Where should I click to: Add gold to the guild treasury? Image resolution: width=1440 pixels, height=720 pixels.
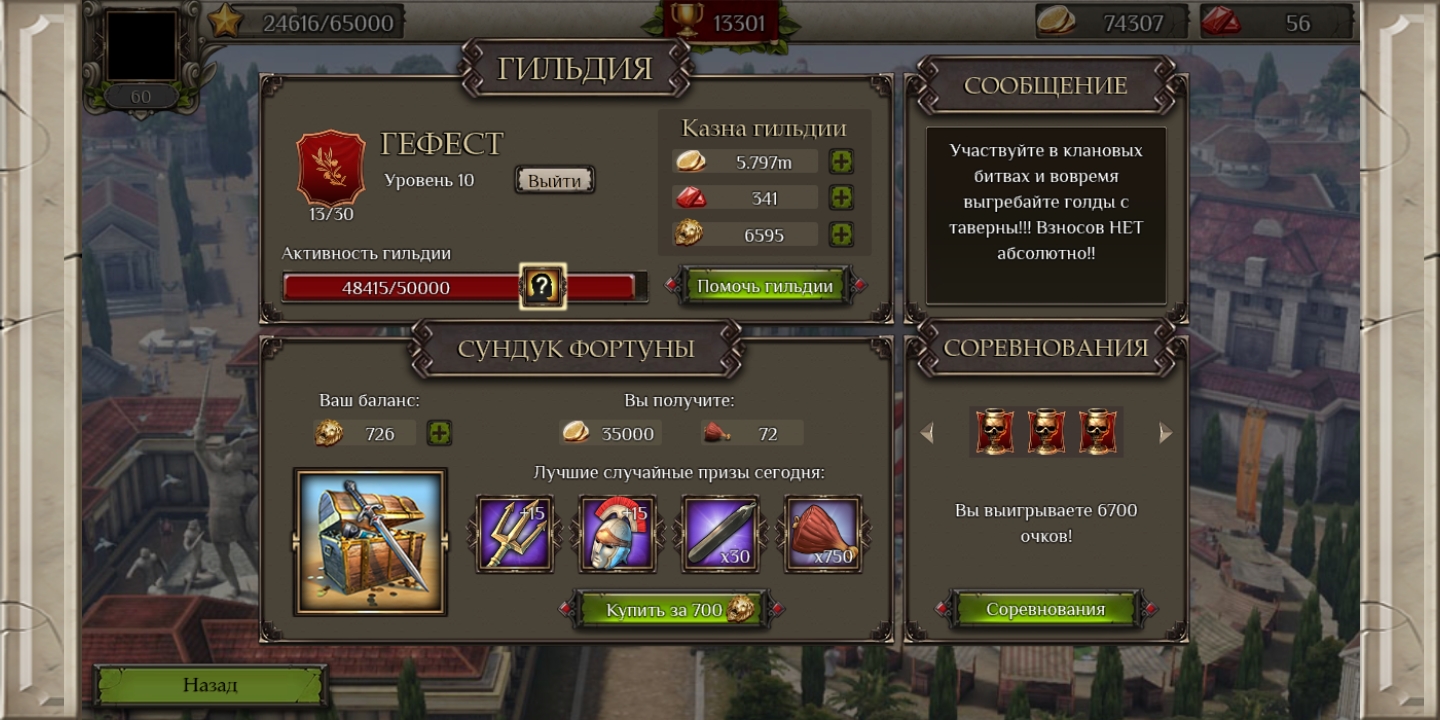842,162
